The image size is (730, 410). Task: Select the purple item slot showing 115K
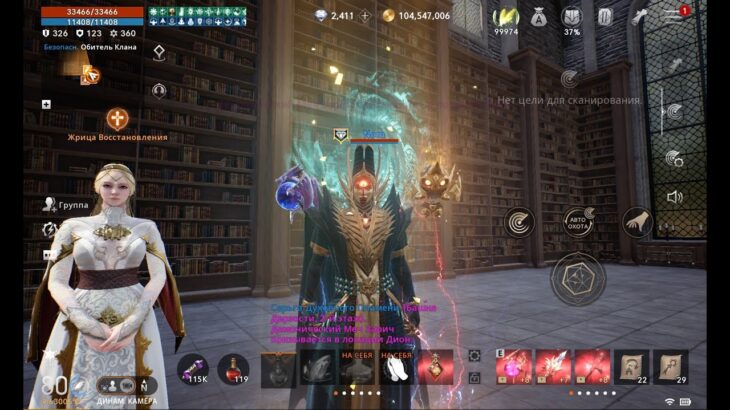pos(193,367)
